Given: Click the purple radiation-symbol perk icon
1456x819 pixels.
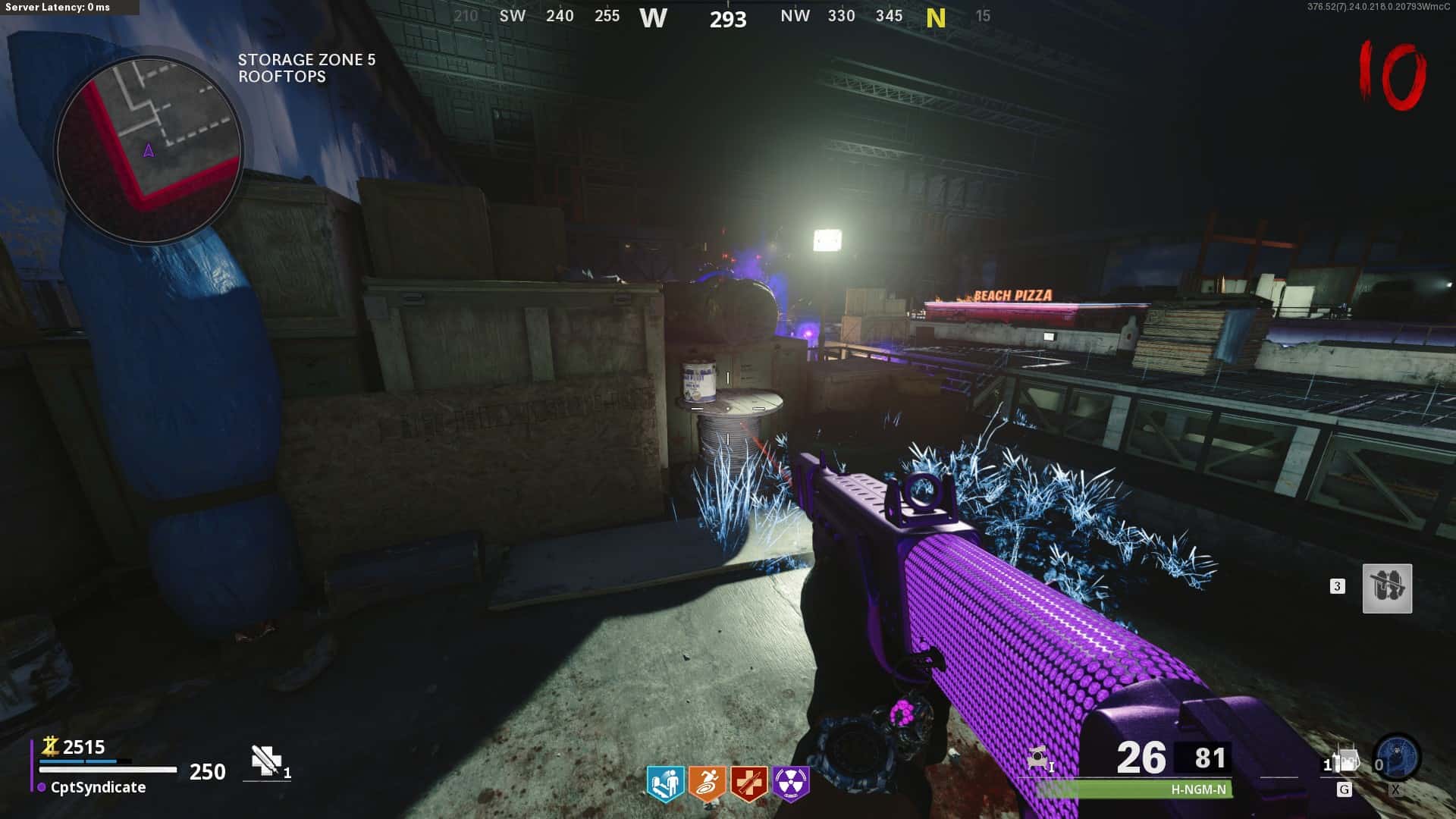Looking at the screenshot, I should 791,783.
